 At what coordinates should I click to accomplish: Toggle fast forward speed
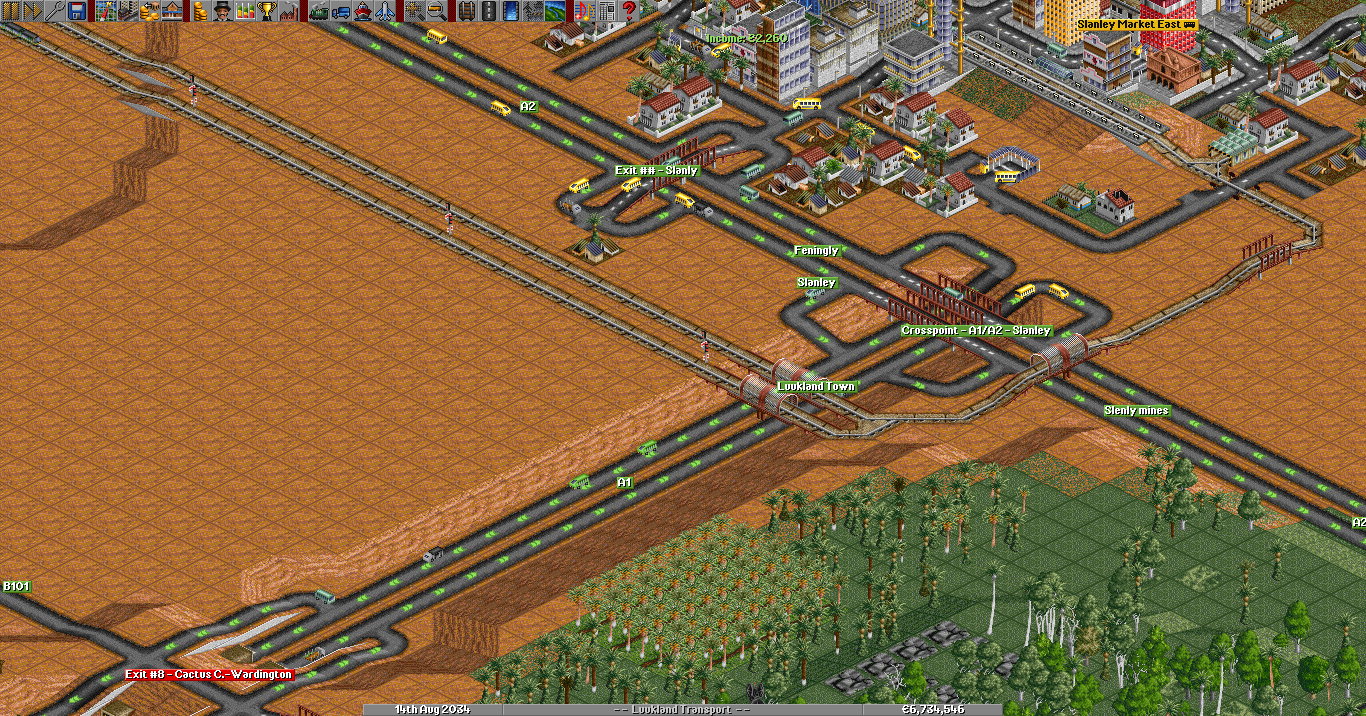click(x=32, y=11)
